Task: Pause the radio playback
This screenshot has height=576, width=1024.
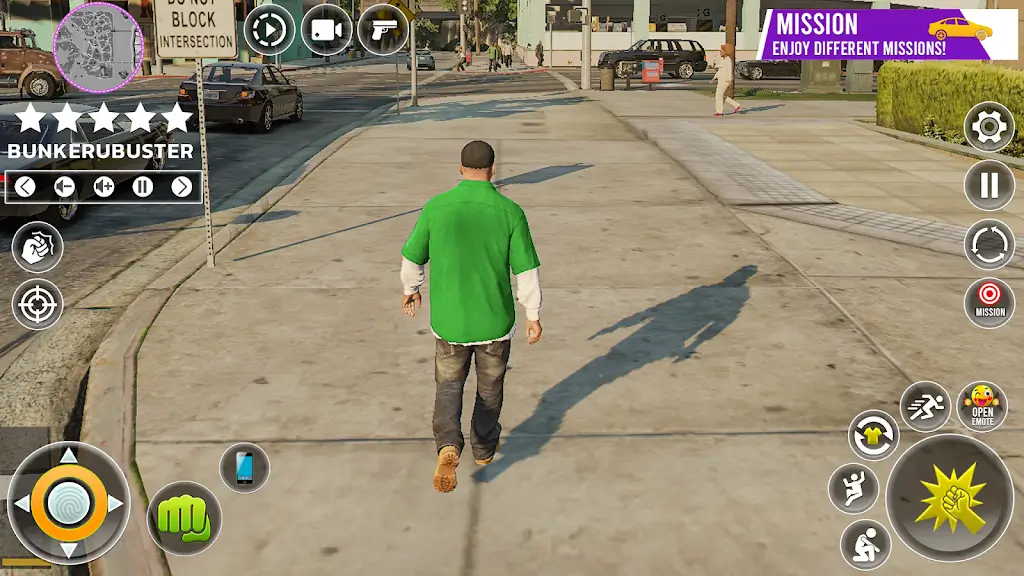Action: [x=143, y=186]
